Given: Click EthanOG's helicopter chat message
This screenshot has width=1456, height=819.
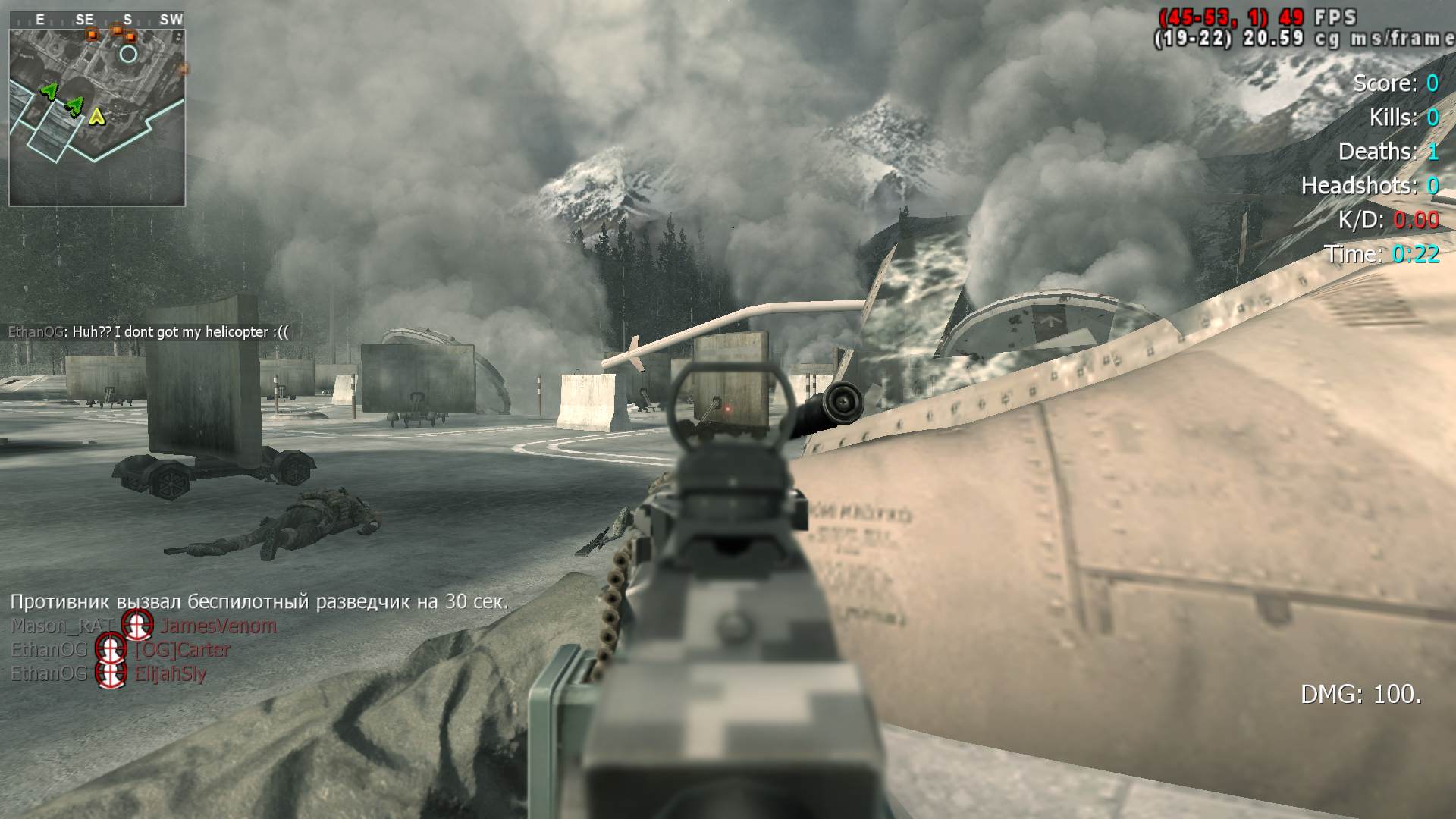Looking at the screenshot, I should [149, 332].
